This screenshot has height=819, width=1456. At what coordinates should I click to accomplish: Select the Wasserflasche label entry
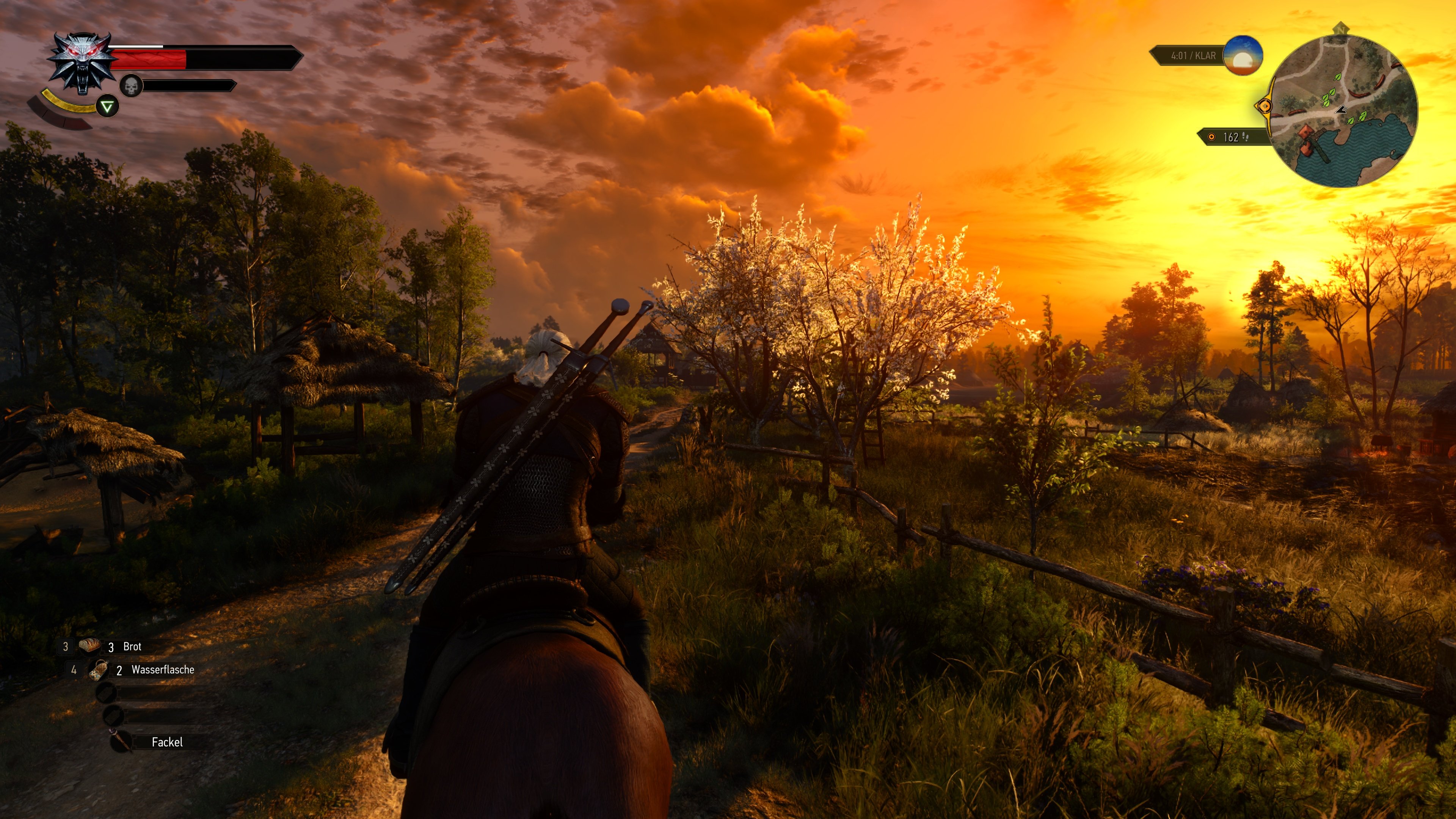164,671
